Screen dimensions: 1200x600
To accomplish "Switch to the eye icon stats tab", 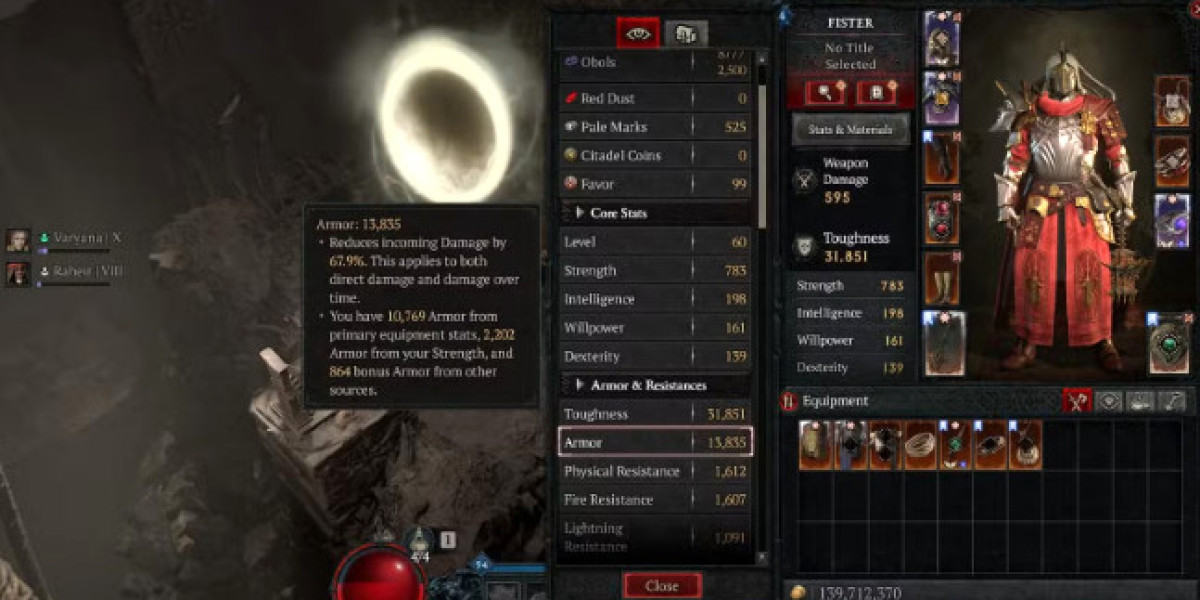I will pyautogui.click(x=638, y=33).
